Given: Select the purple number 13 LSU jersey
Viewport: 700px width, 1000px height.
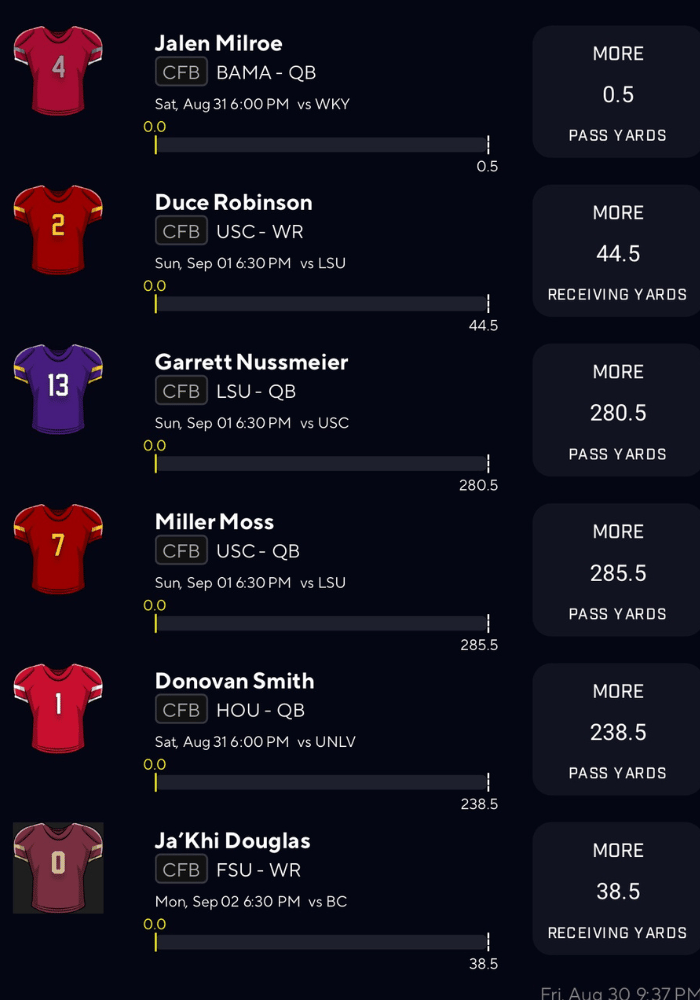Looking at the screenshot, I should click(58, 387).
